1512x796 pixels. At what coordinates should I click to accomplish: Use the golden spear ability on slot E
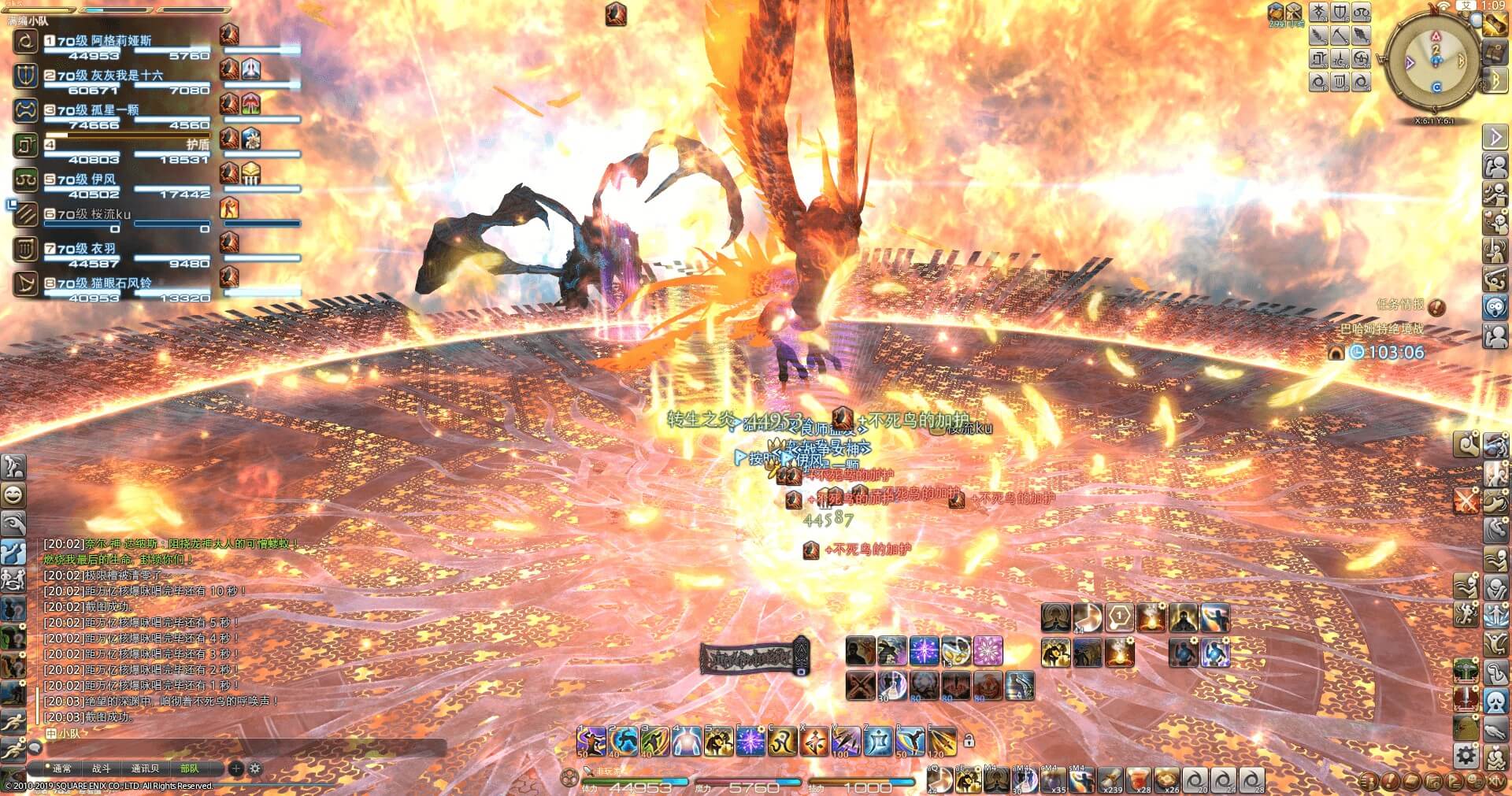click(942, 742)
